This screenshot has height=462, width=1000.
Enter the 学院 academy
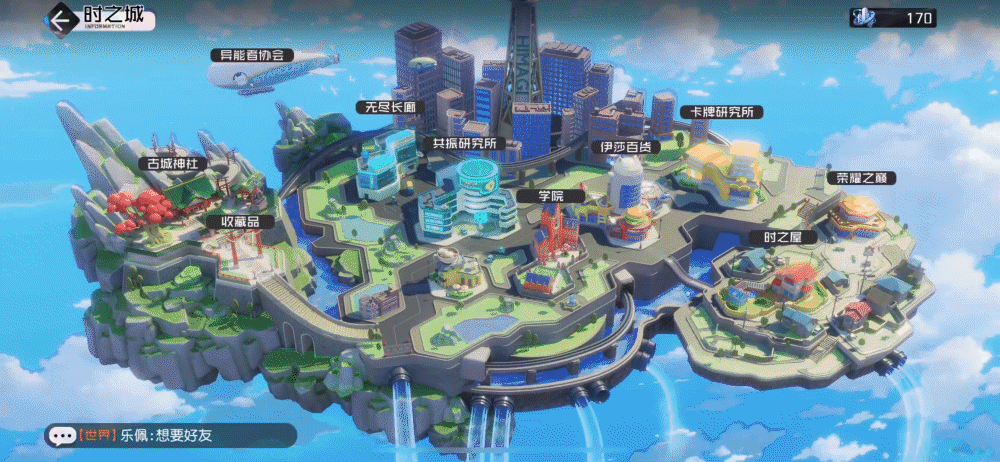(x=551, y=196)
